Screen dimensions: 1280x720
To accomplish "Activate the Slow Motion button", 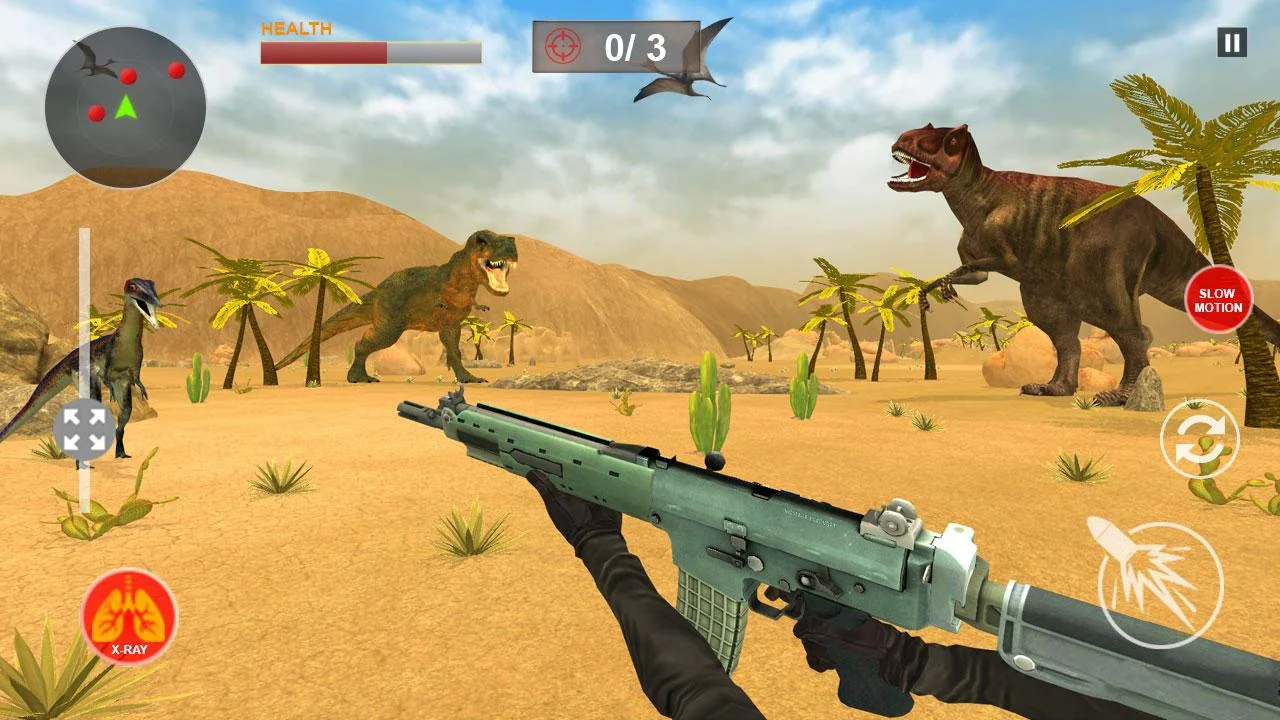I will click(x=1218, y=300).
